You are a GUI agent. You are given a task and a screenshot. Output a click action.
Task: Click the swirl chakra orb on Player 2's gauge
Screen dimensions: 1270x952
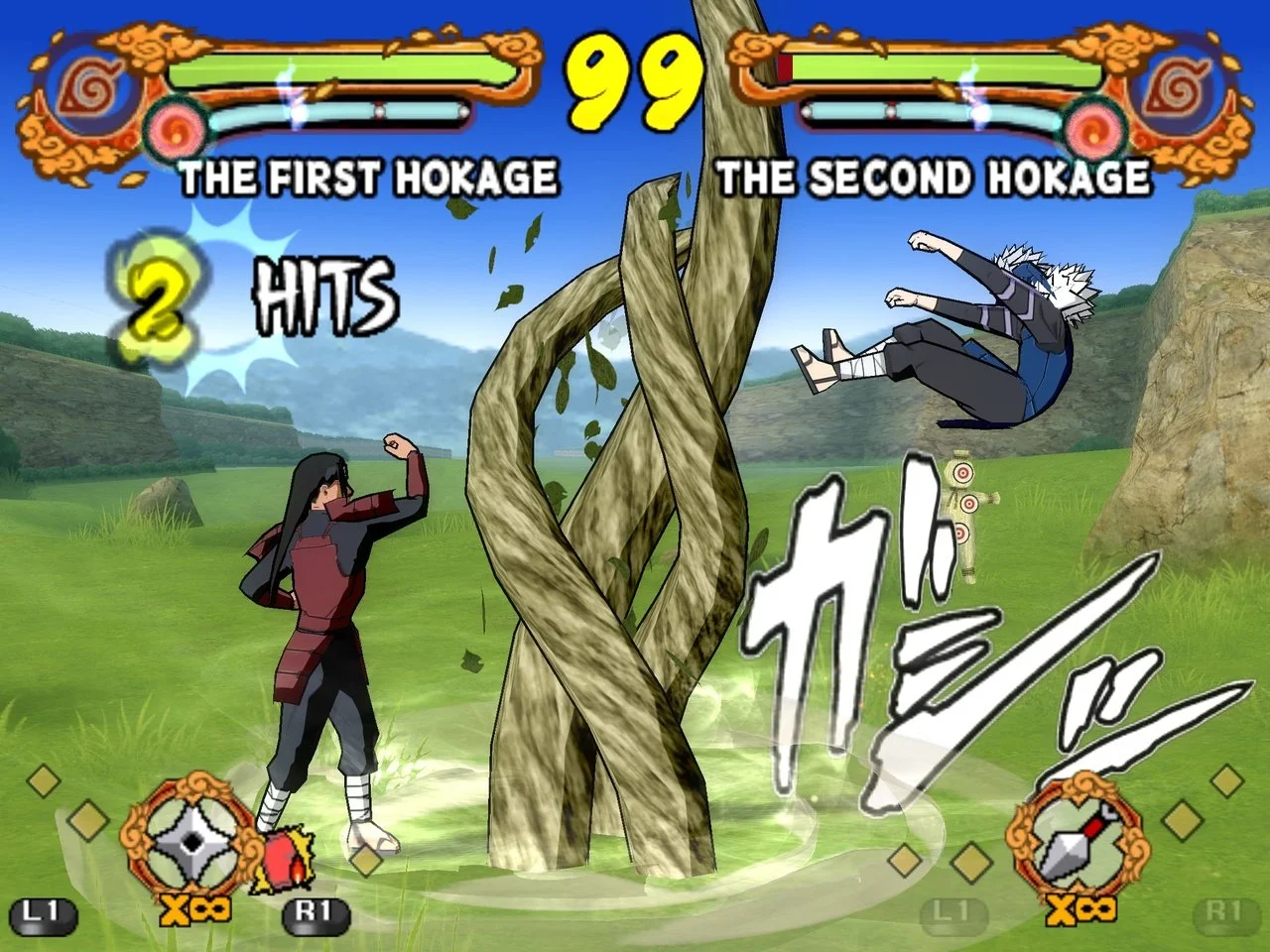point(1091,125)
